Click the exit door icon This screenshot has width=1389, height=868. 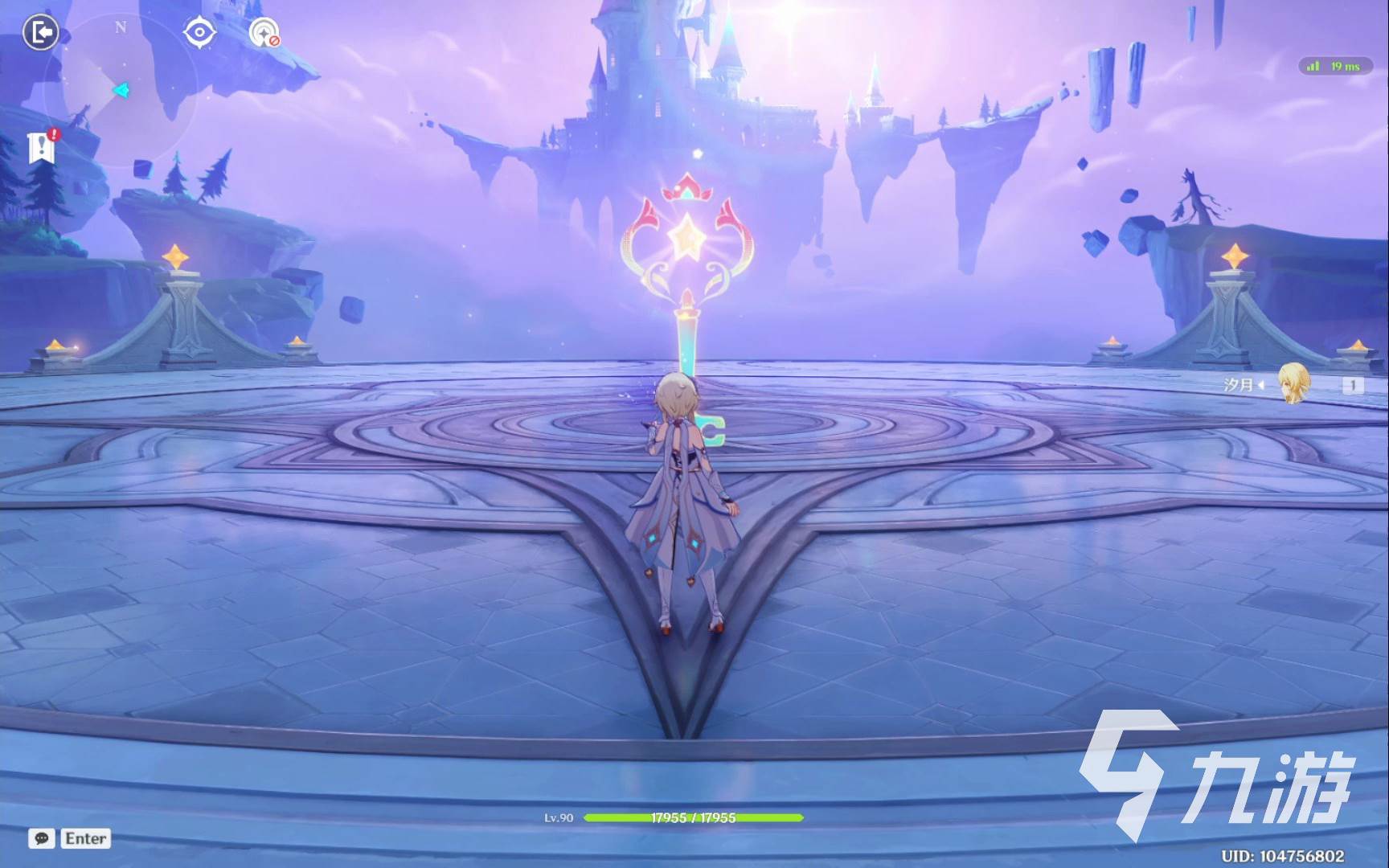[40, 33]
